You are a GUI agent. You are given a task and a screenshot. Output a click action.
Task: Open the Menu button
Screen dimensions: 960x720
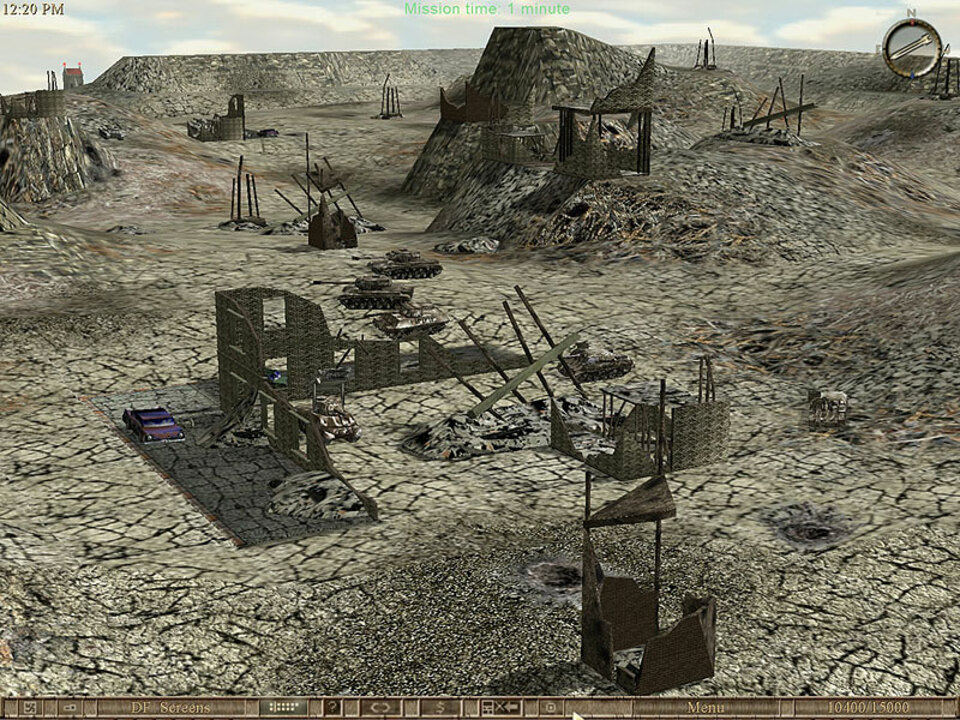705,708
